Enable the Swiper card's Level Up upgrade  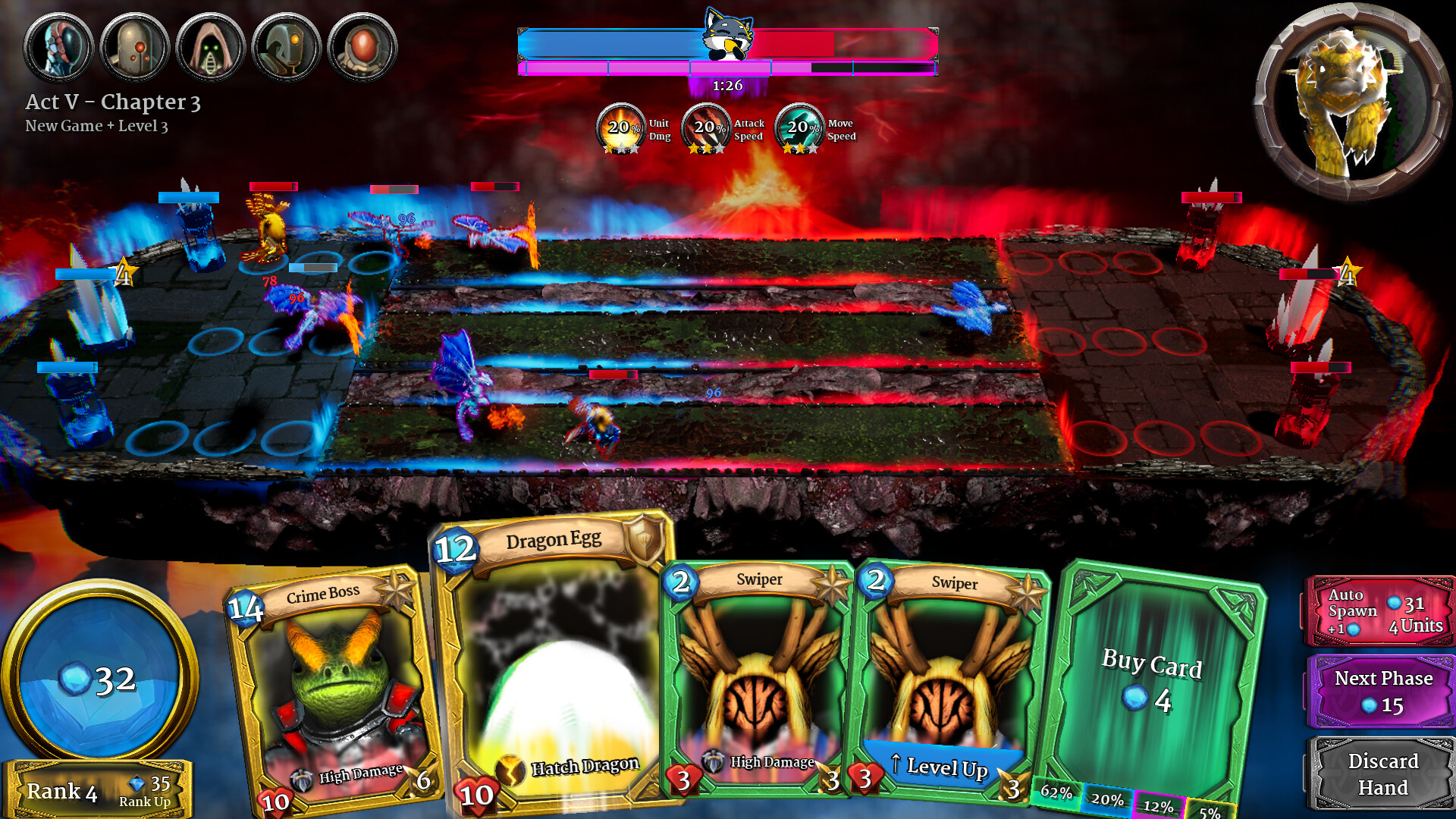tap(941, 767)
